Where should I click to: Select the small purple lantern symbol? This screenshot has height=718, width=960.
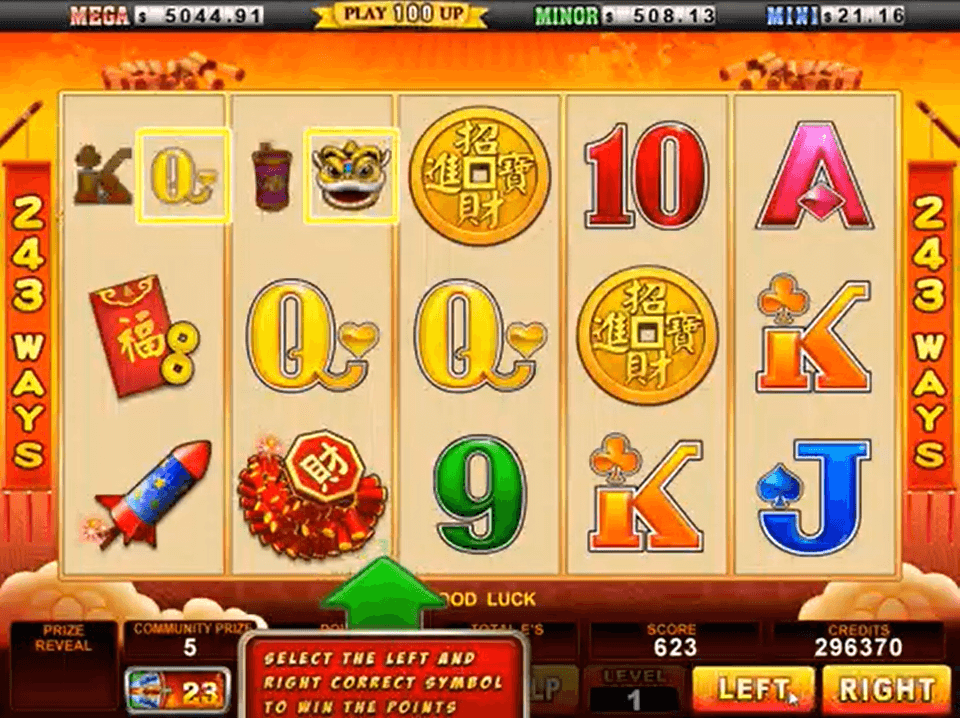270,175
